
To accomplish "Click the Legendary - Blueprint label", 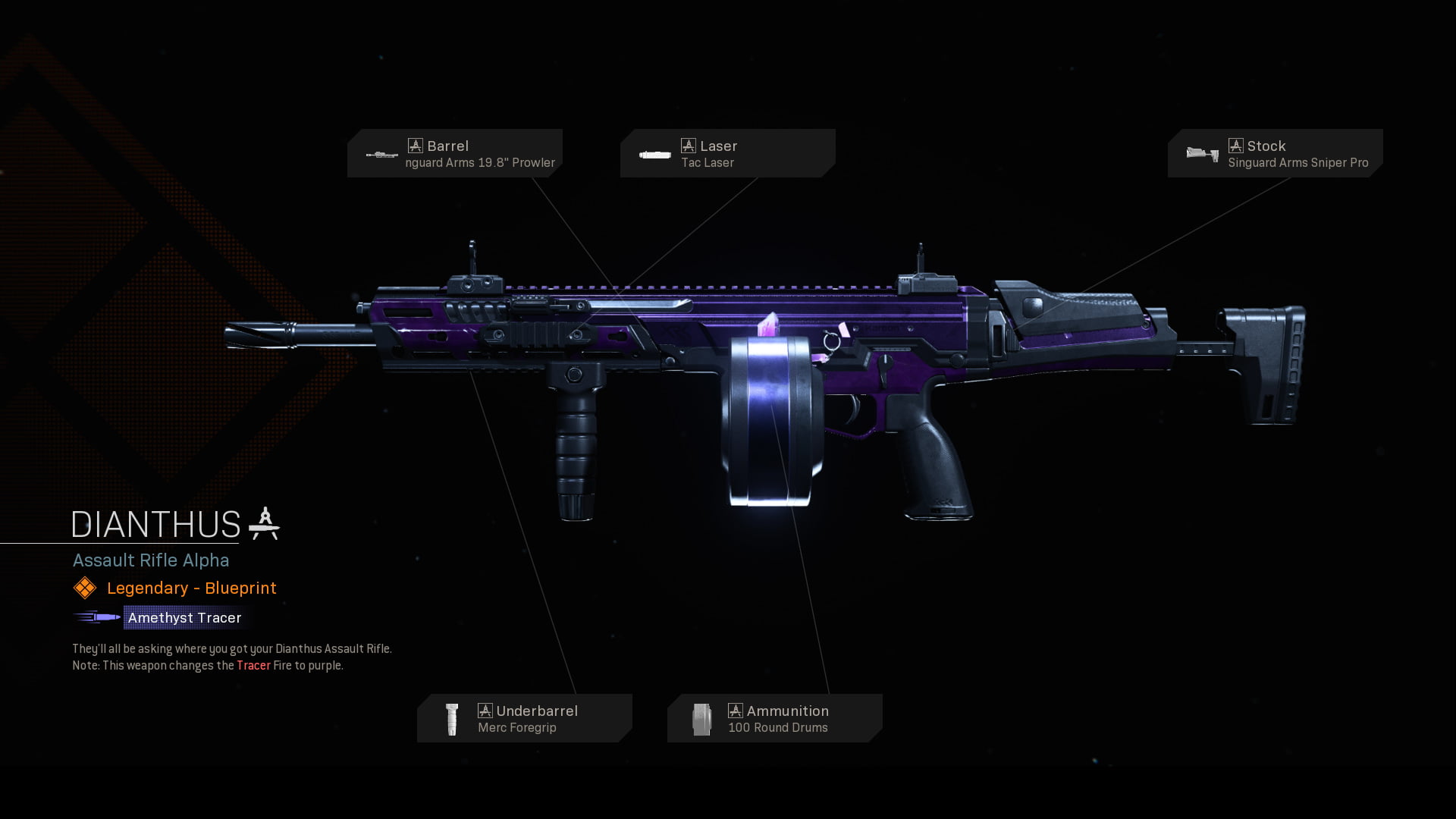I will pyautogui.click(x=190, y=588).
